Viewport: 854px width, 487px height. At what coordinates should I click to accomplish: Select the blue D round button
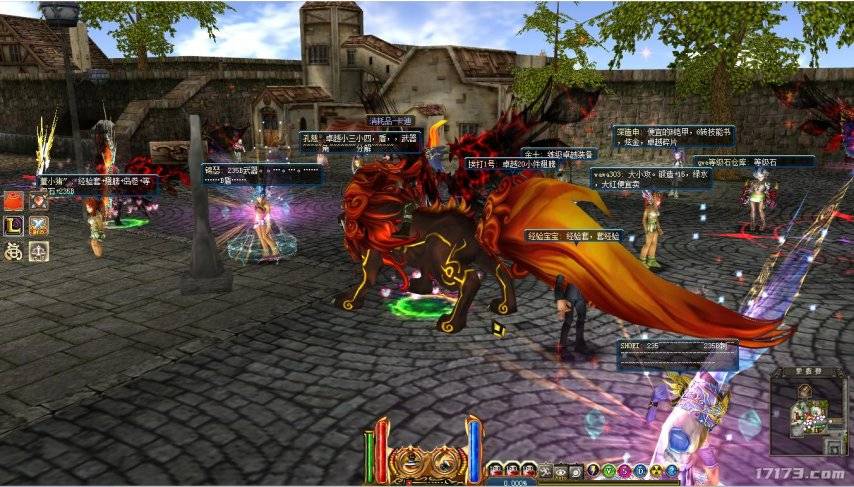click(640, 471)
